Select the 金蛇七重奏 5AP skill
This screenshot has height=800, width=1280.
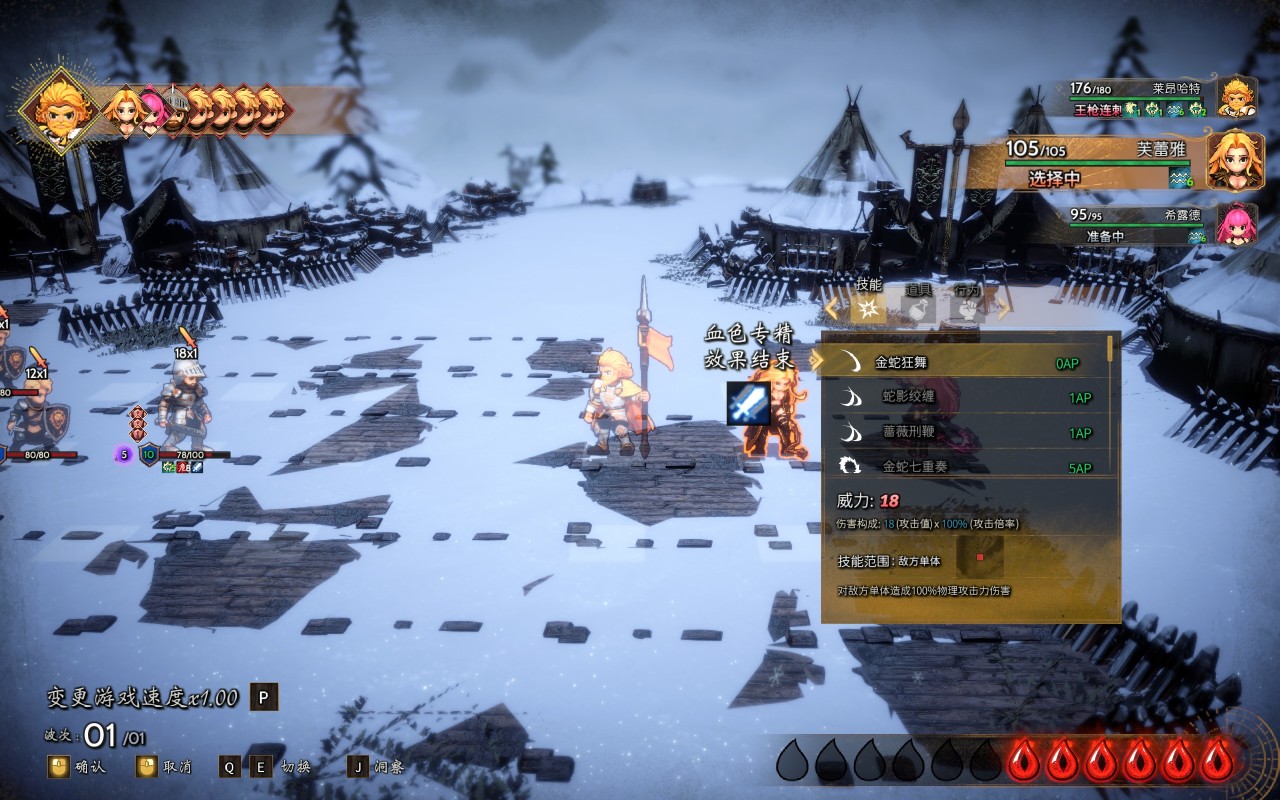[x=960, y=466]
